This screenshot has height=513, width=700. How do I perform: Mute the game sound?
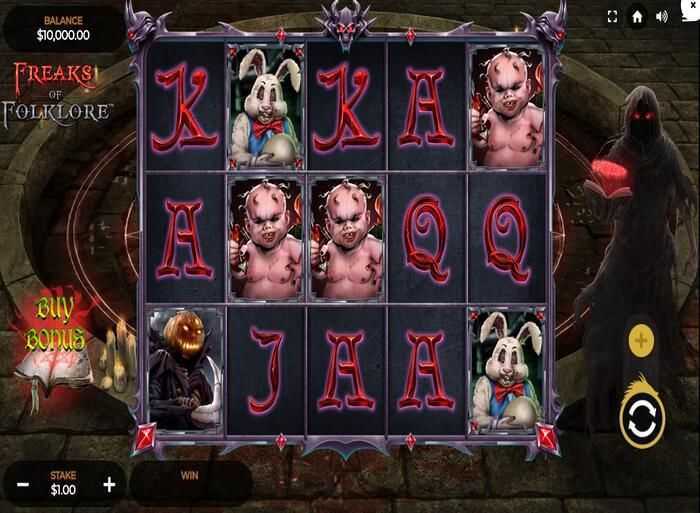coord(661,17)
